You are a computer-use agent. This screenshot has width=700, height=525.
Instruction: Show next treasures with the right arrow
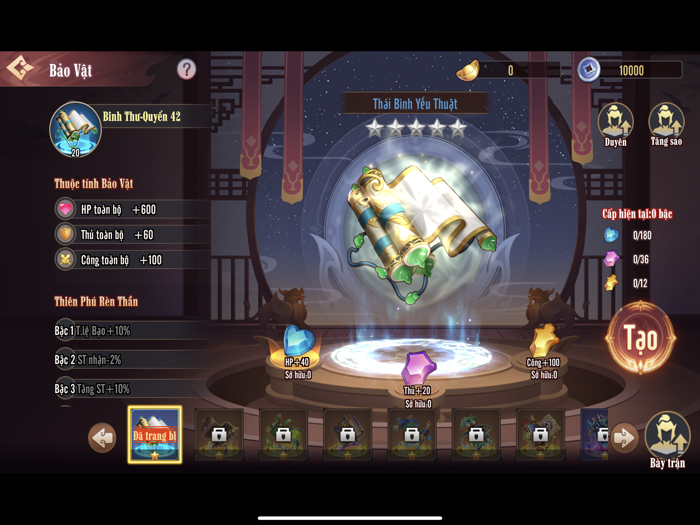[623, 437]
